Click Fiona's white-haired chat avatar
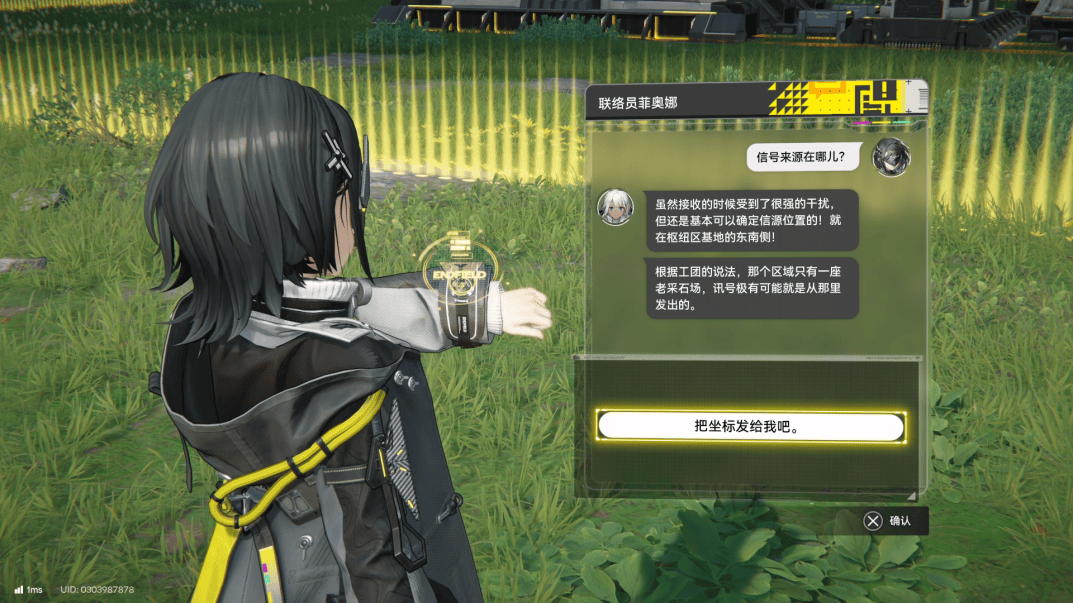1073x603 pixels. click(614, 207)
